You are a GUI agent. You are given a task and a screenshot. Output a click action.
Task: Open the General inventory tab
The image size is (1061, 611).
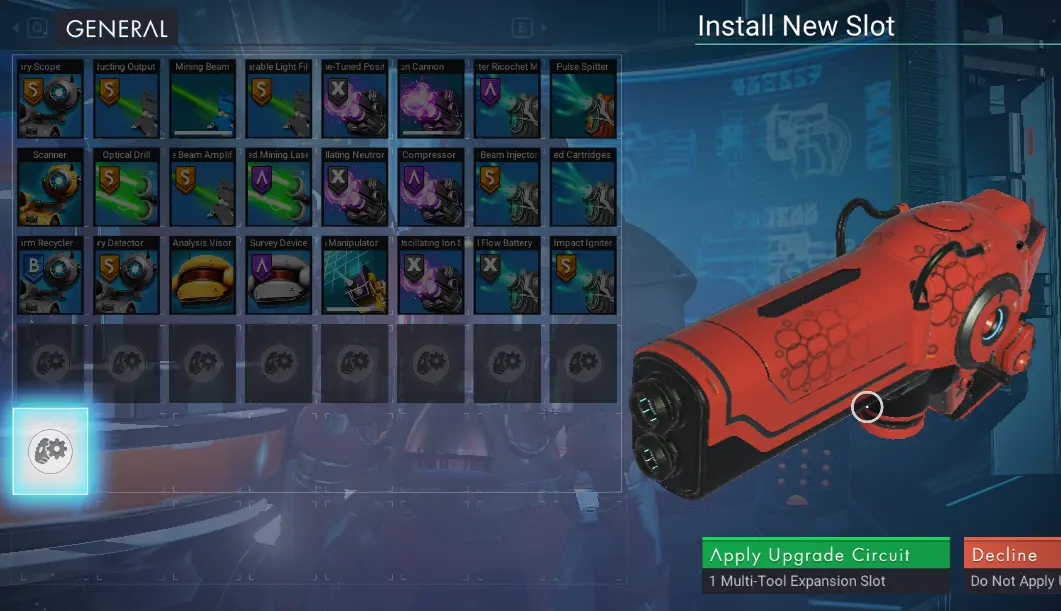pyautogui.click(x=116, y=29)
